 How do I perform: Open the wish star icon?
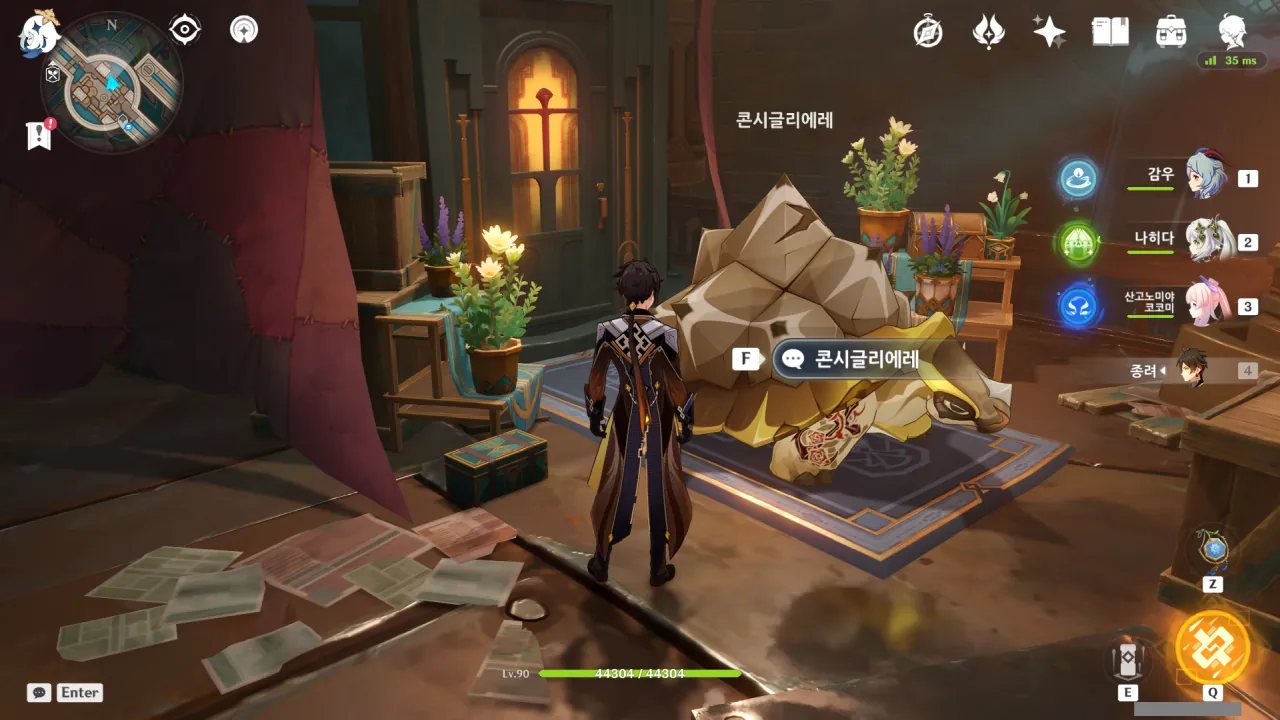coord(1049,32)
